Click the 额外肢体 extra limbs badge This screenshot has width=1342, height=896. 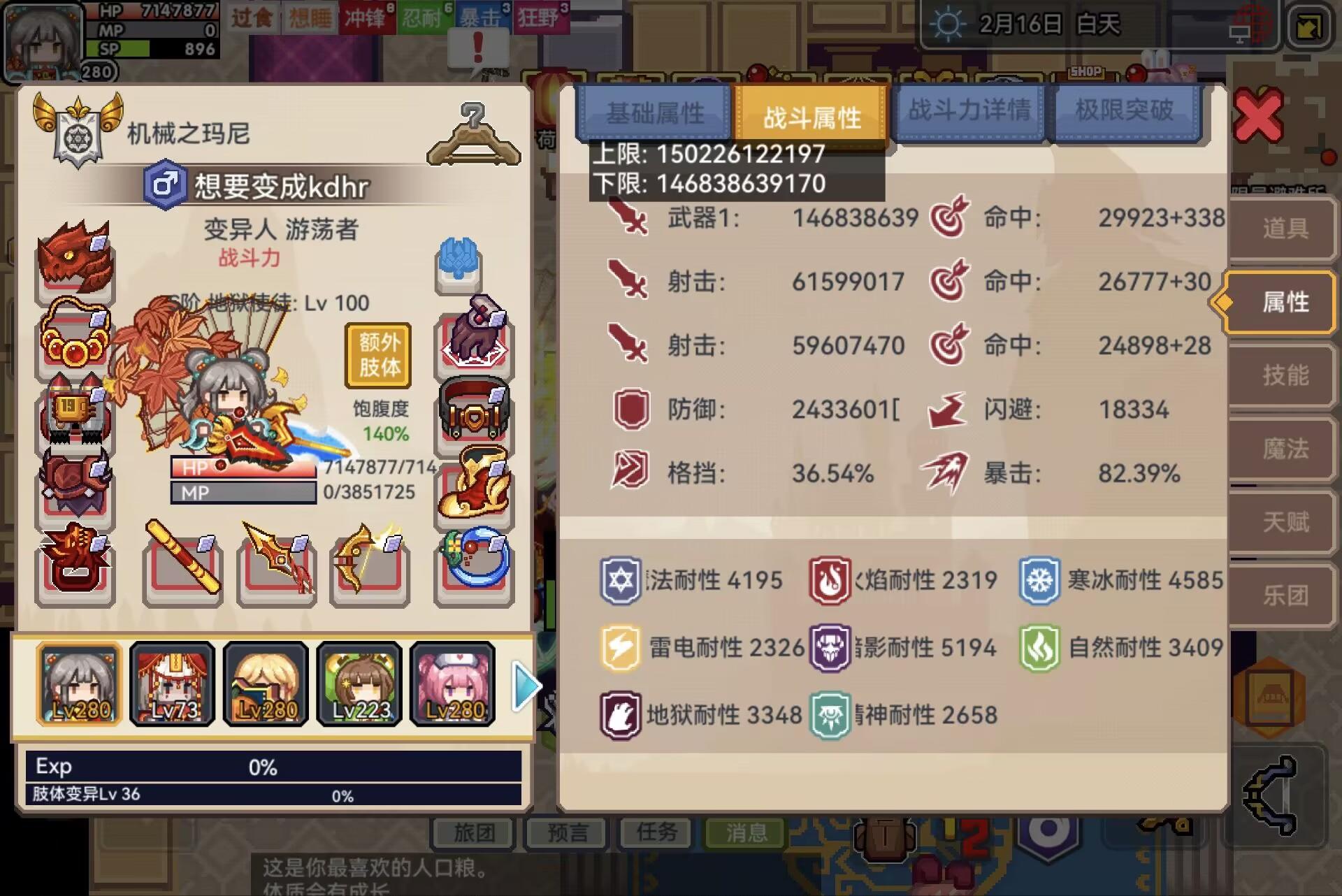pos(376,355)
